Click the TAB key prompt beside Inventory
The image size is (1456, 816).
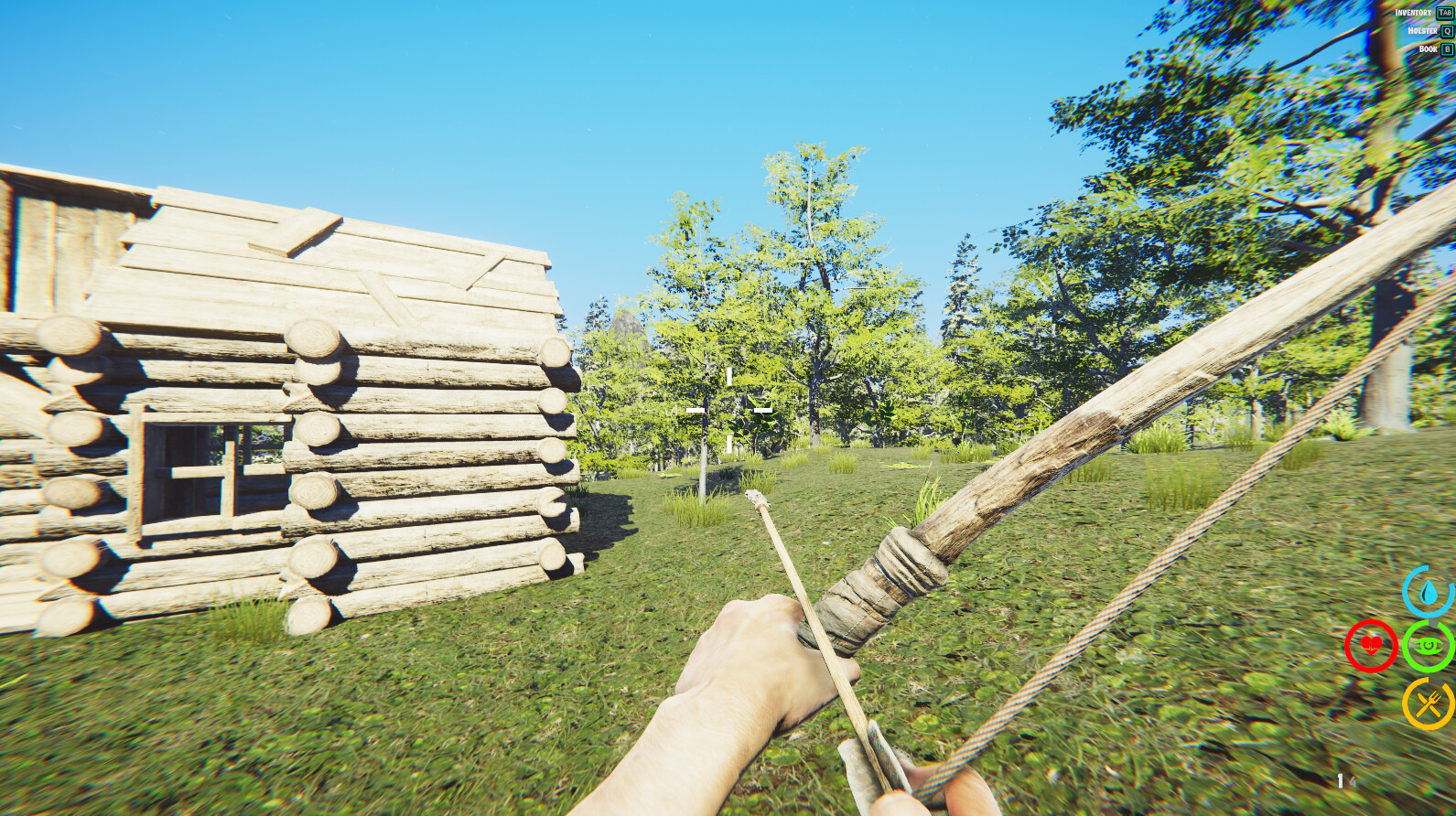click(x=1444, y=13)
